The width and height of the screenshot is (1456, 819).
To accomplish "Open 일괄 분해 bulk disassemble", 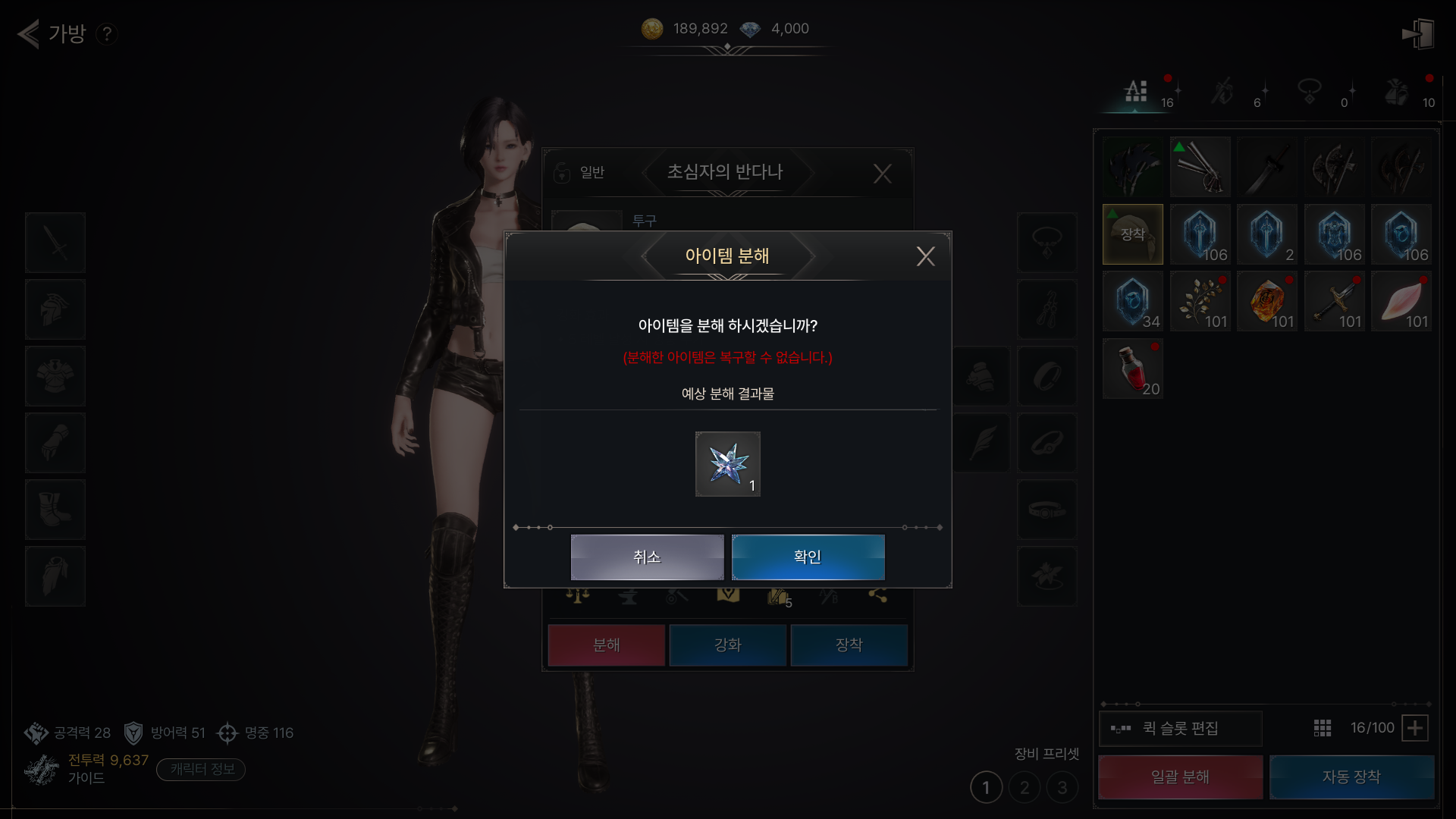I will coord(1180,777).
